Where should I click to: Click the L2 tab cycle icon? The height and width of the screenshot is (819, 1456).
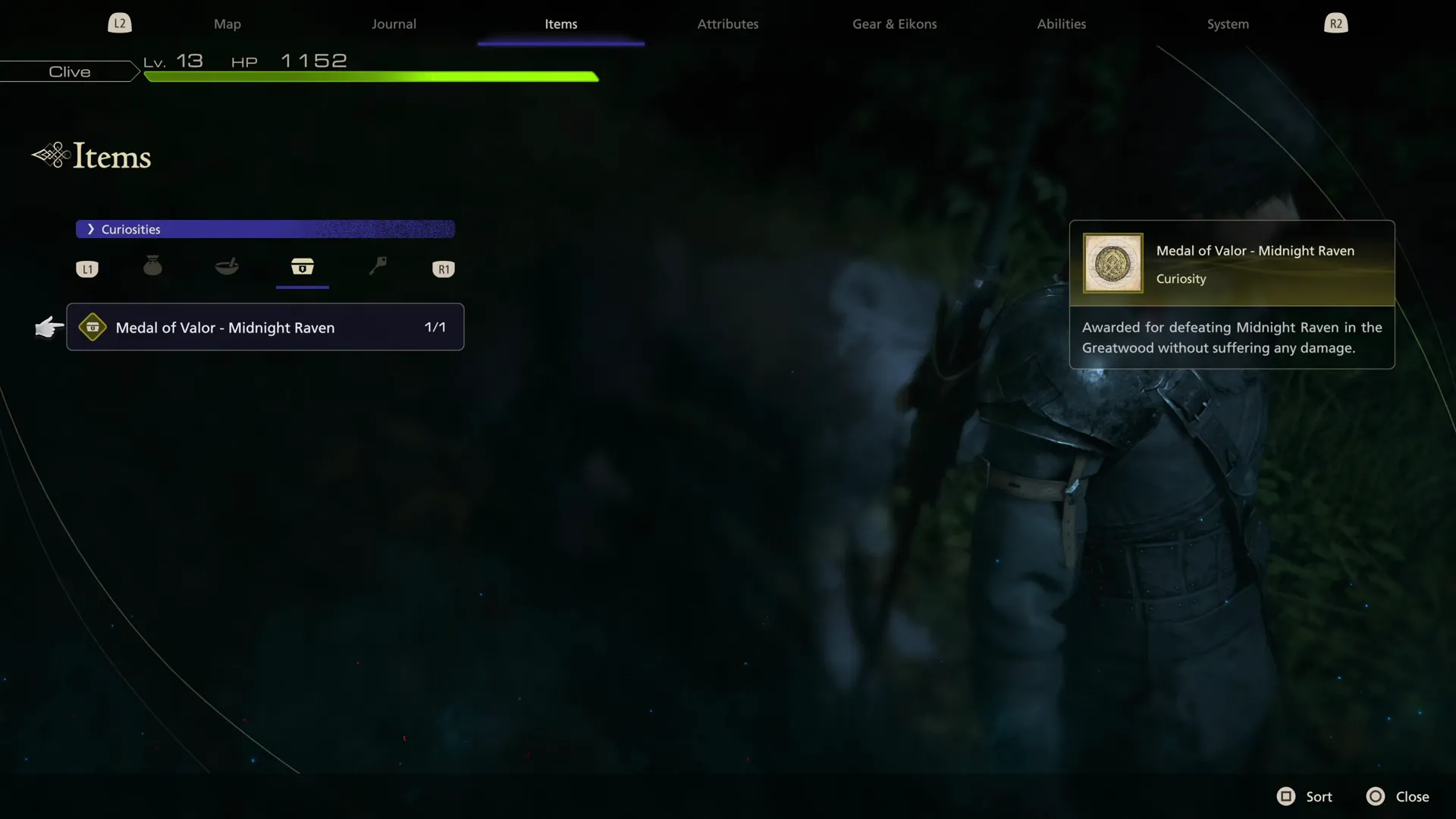tap(119, 23)
